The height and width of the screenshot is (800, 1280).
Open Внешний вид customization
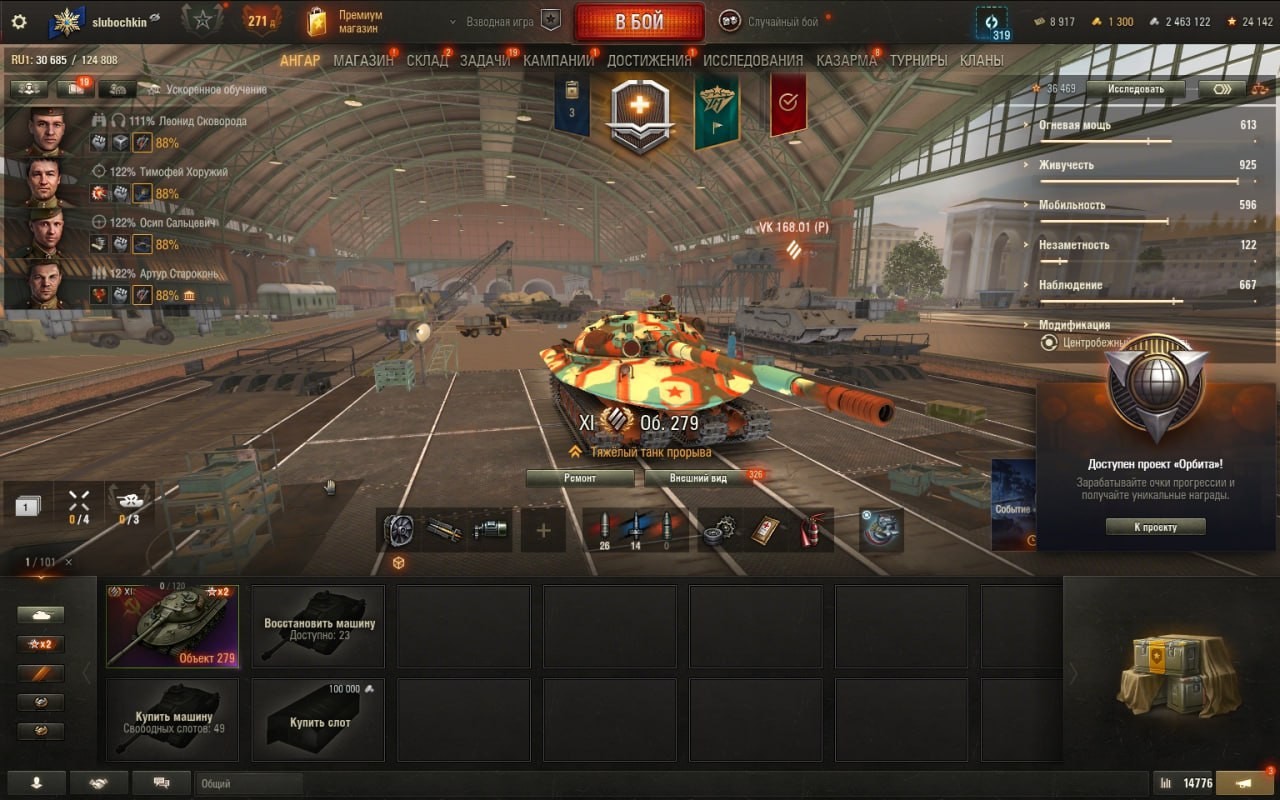(699, 478)
